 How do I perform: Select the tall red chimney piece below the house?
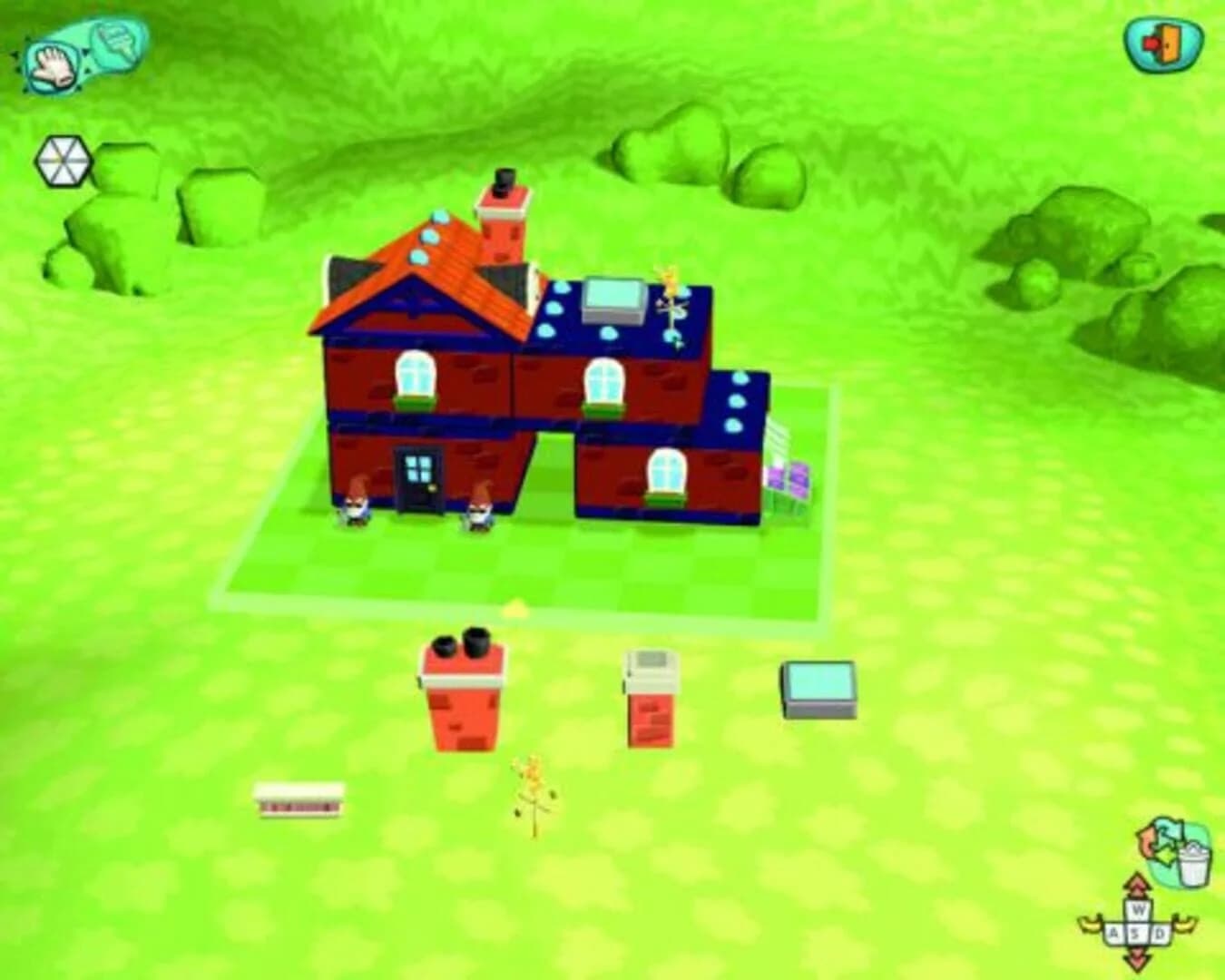[465, 699]
